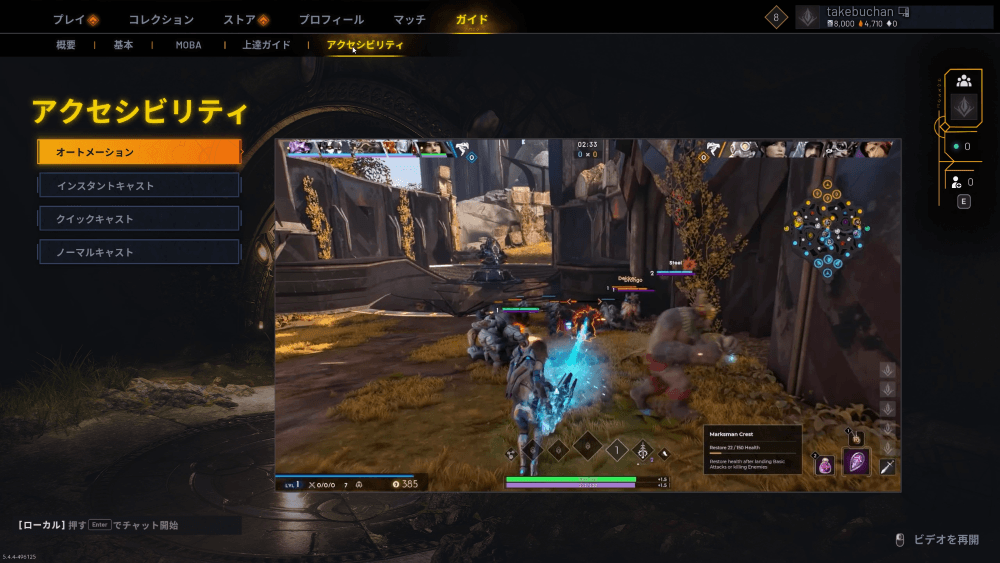Screen dimensions: 1000x563
Task: Go to the プロフィール tab
Action: (331, 19)
